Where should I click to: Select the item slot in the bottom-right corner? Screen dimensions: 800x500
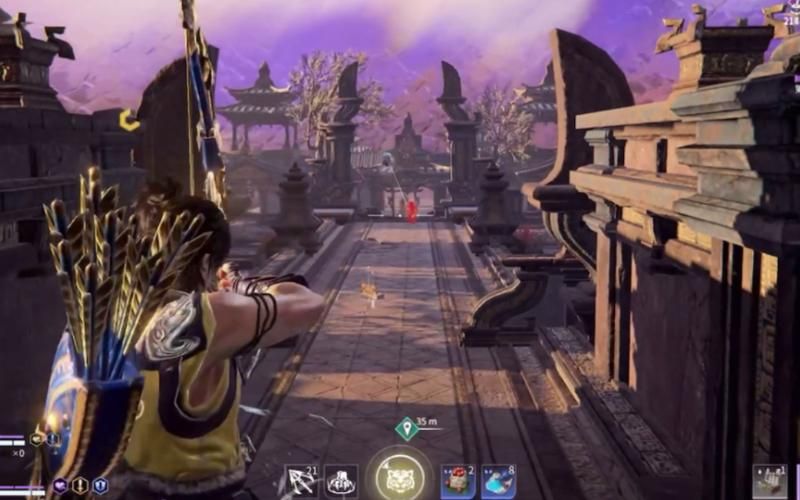tap(769, 481)
